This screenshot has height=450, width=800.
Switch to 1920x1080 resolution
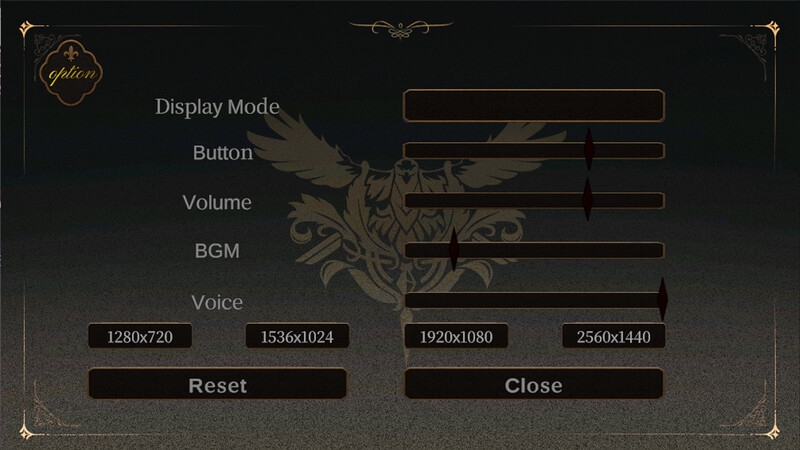(455, 337)
